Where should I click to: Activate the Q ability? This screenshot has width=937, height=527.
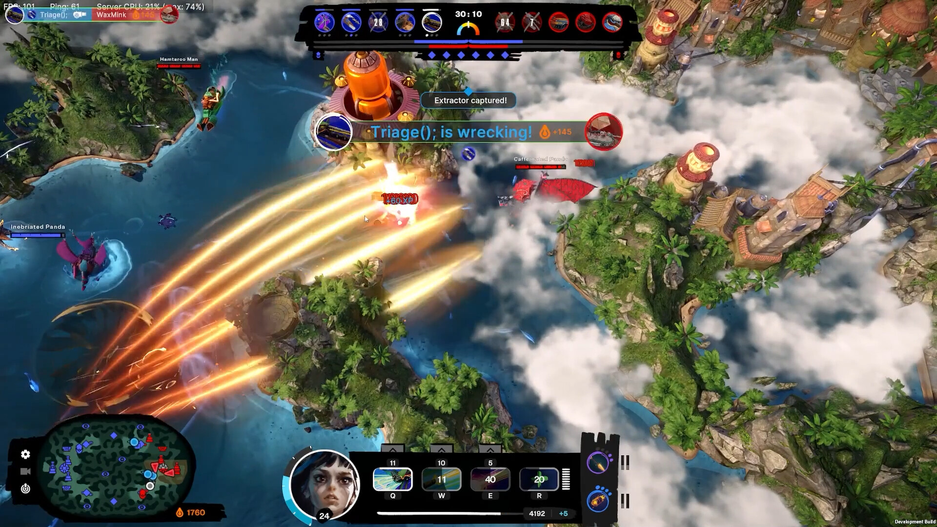(393, 480)
